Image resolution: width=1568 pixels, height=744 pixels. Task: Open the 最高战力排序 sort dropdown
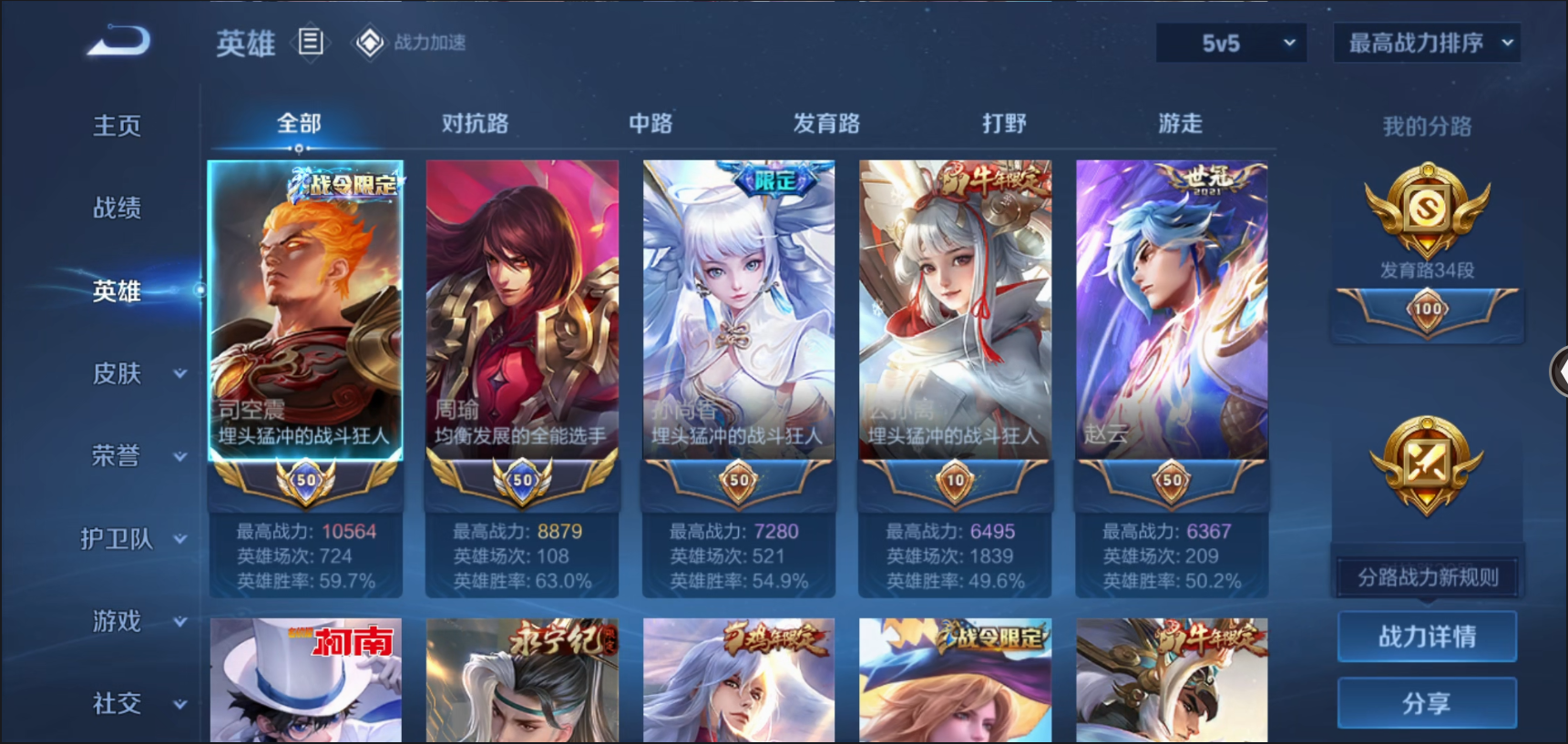tap(1426, 43)
